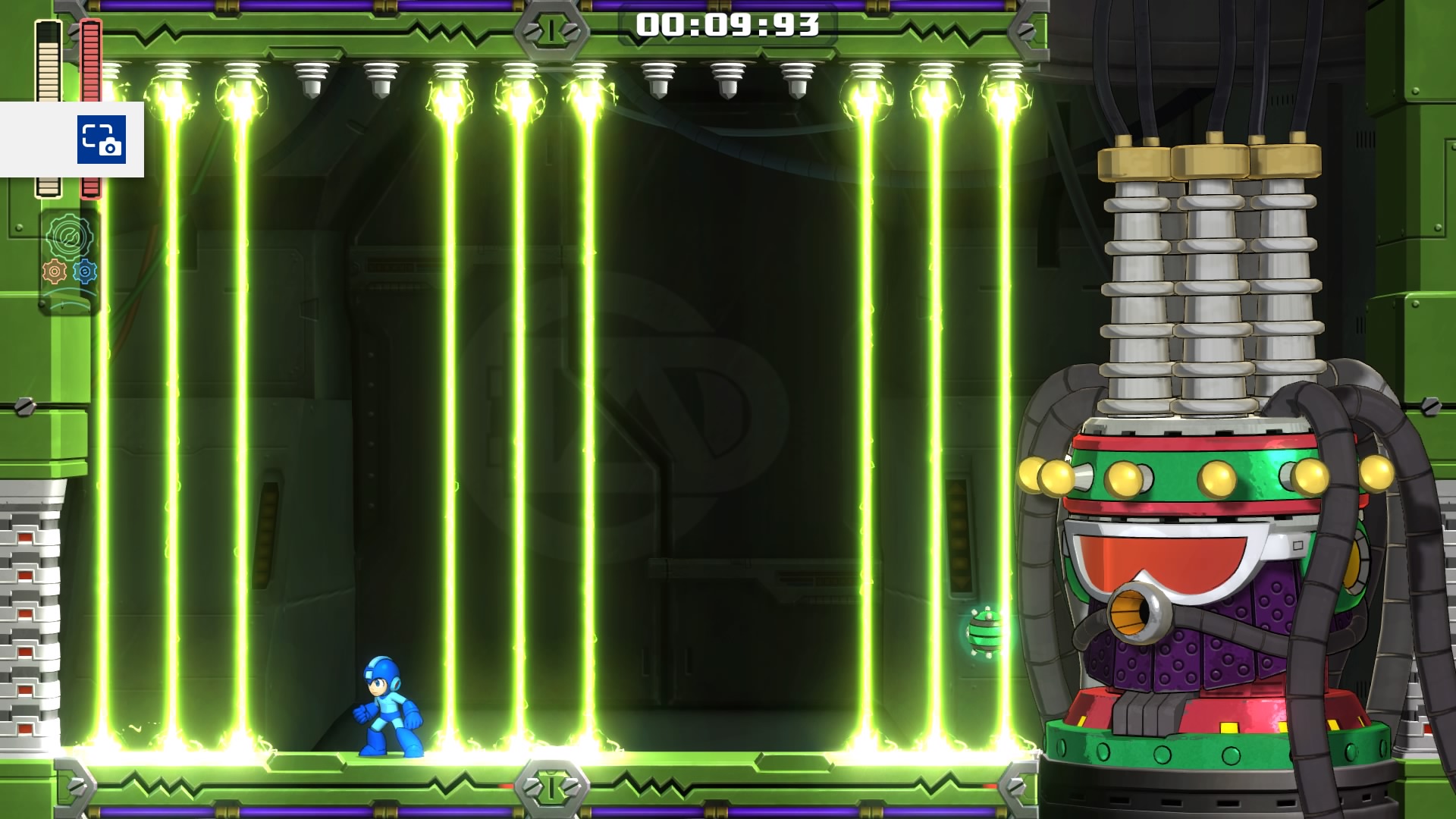Screen dimensions: 1456x819
Task: Click the screenshot capture notification icon
Action: (101, 140)
